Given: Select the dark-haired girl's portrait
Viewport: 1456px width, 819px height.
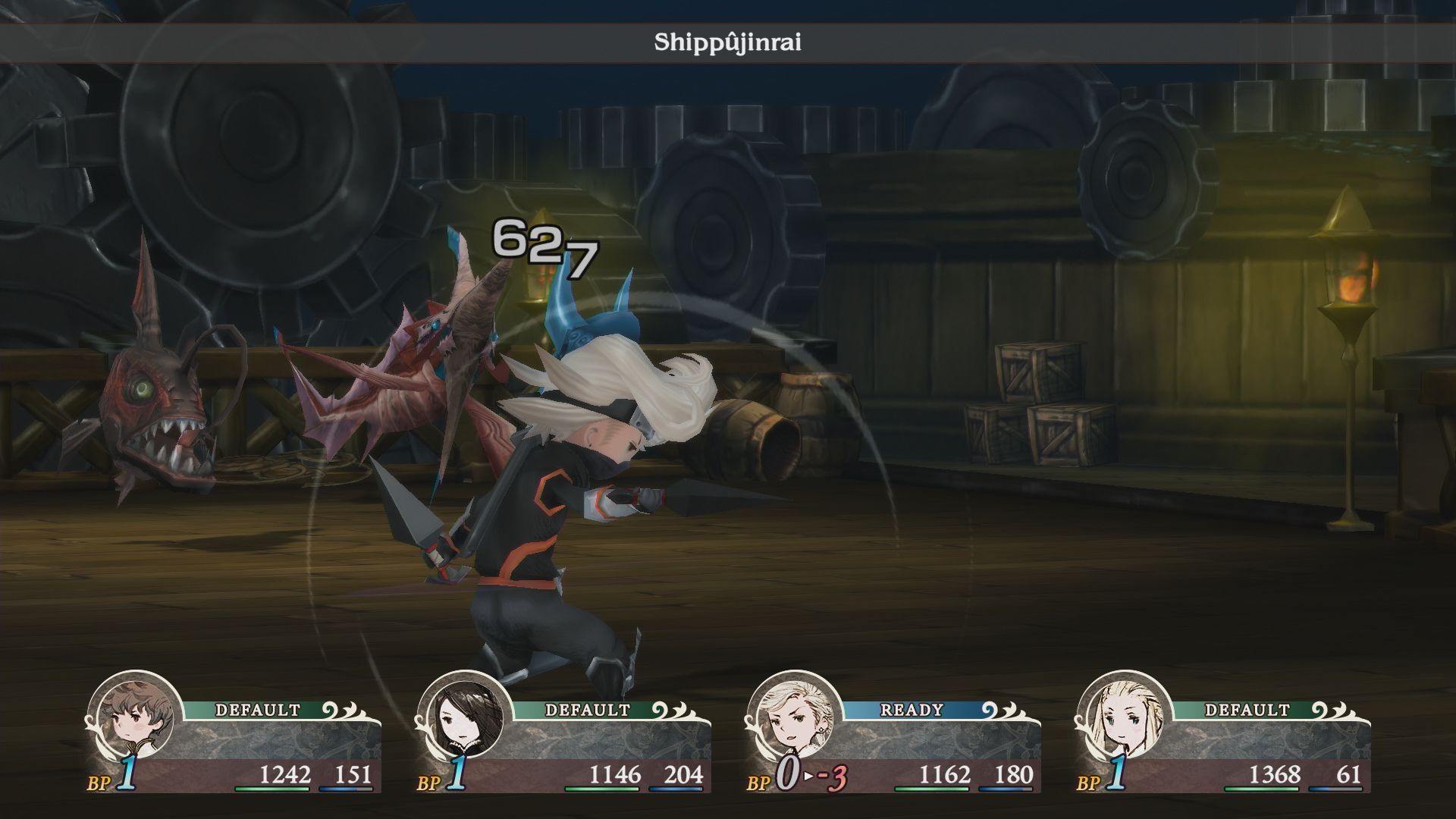Looking at the screenshot, I should [464, 719].
